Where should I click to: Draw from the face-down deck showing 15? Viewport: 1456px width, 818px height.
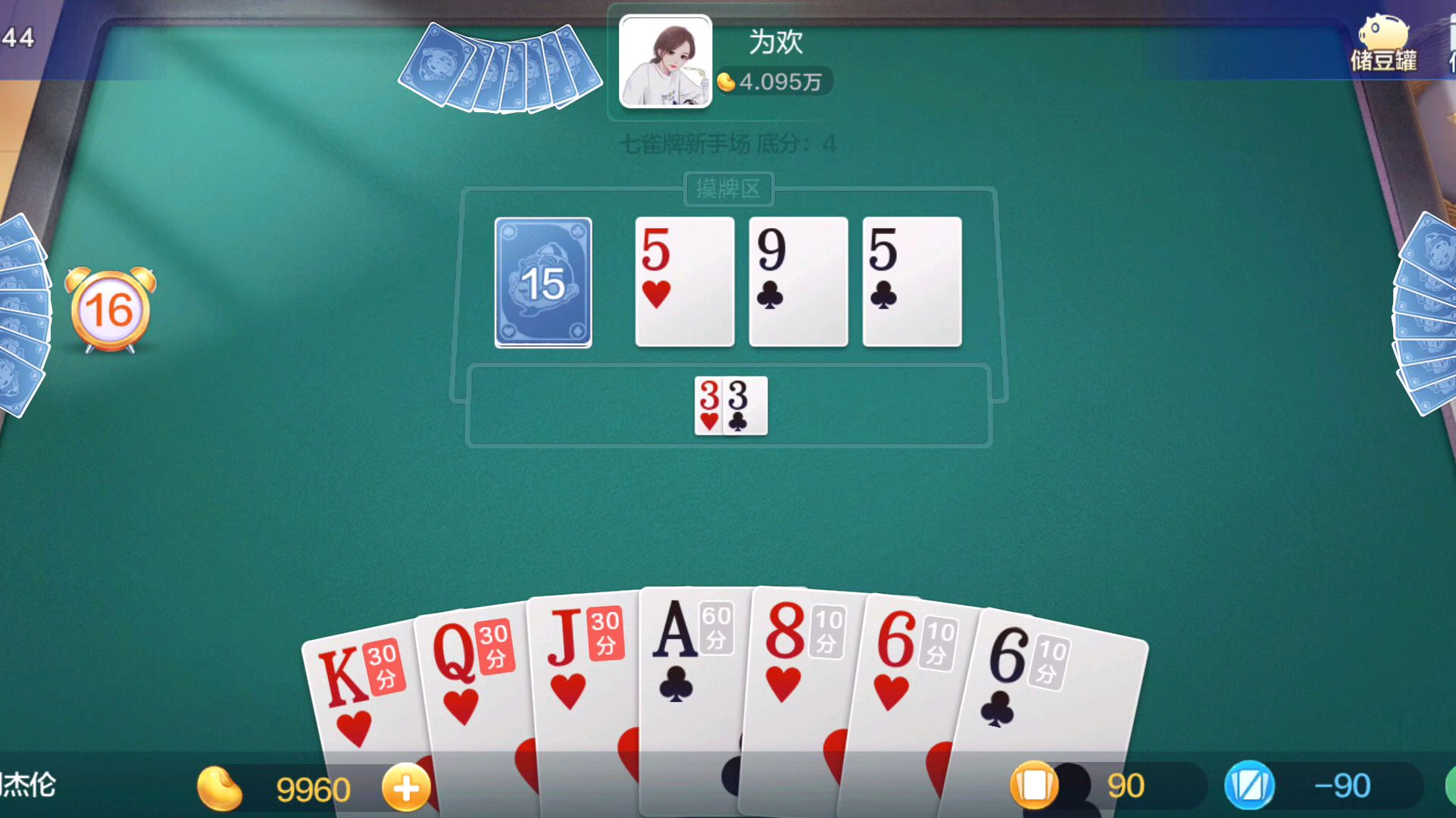coord(543,283)
